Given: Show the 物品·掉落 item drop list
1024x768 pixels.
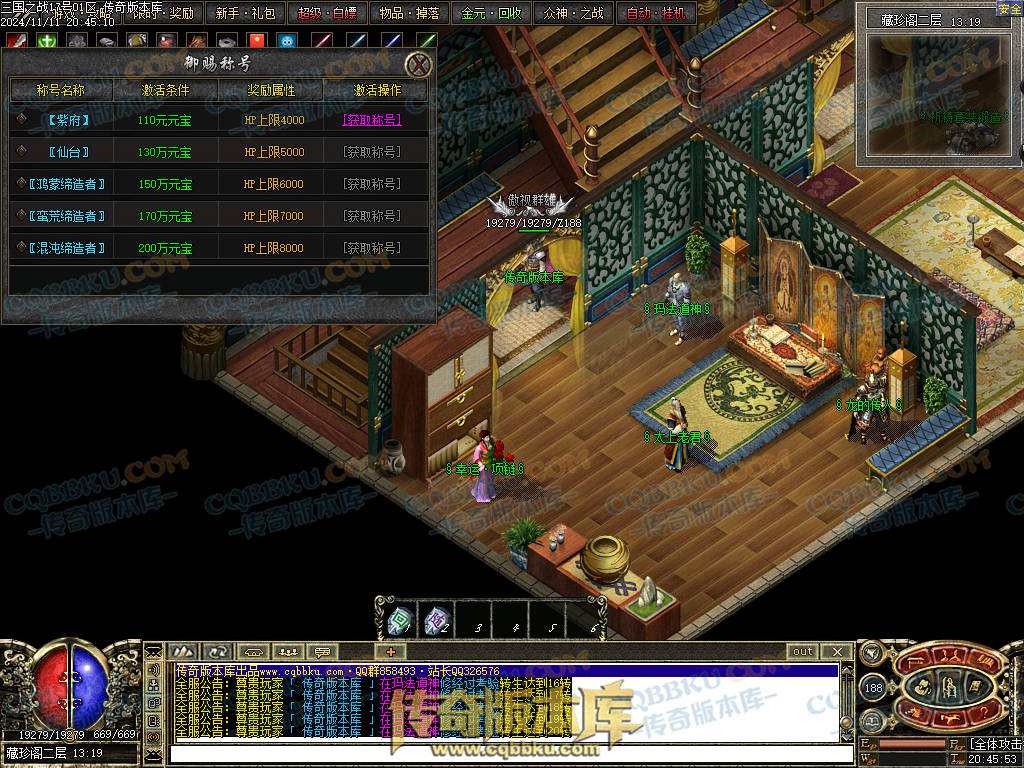Looking at the screenshot, I should (407, 14).
